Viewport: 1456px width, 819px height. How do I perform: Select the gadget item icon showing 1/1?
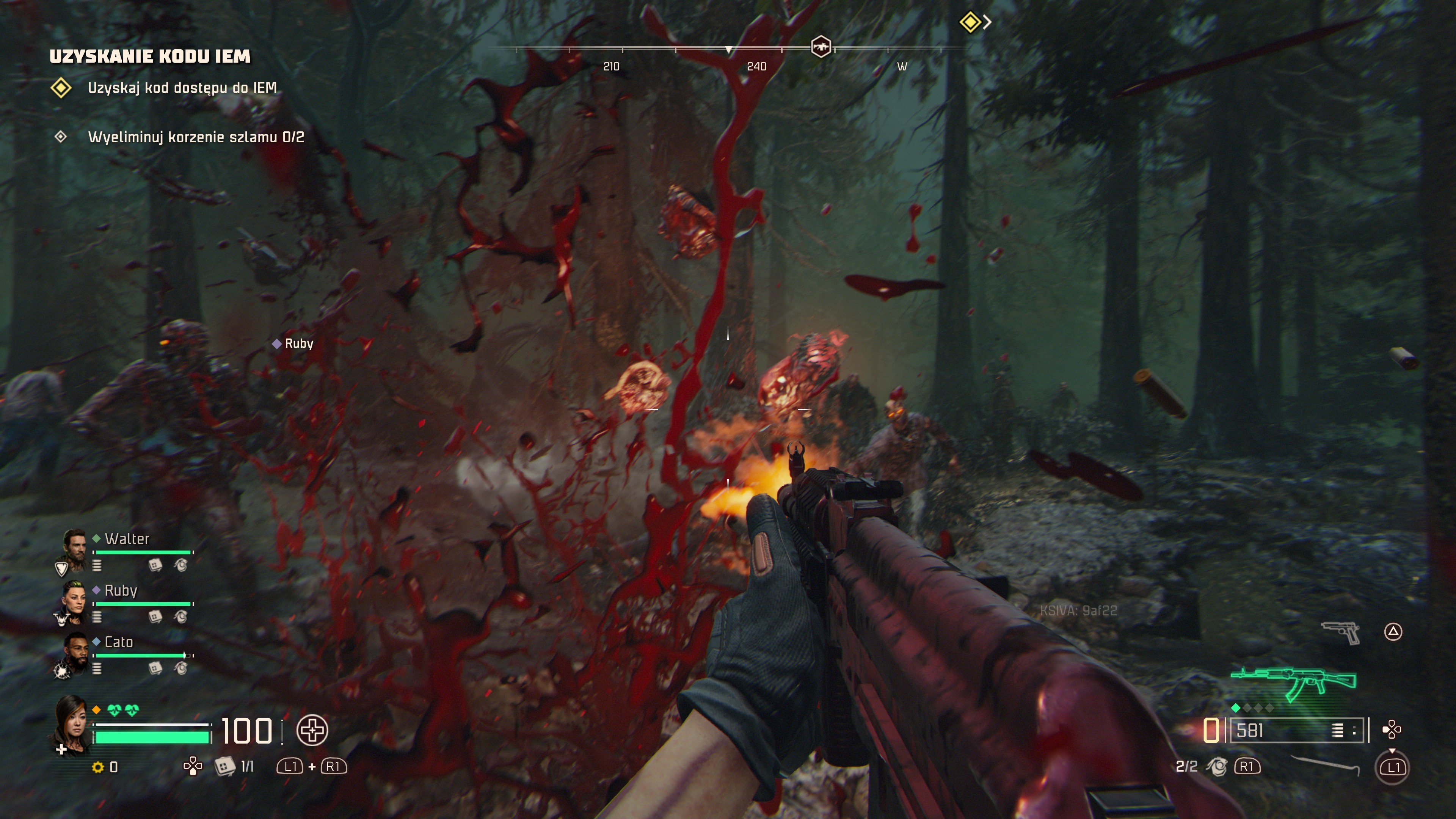tap(224, 766)
